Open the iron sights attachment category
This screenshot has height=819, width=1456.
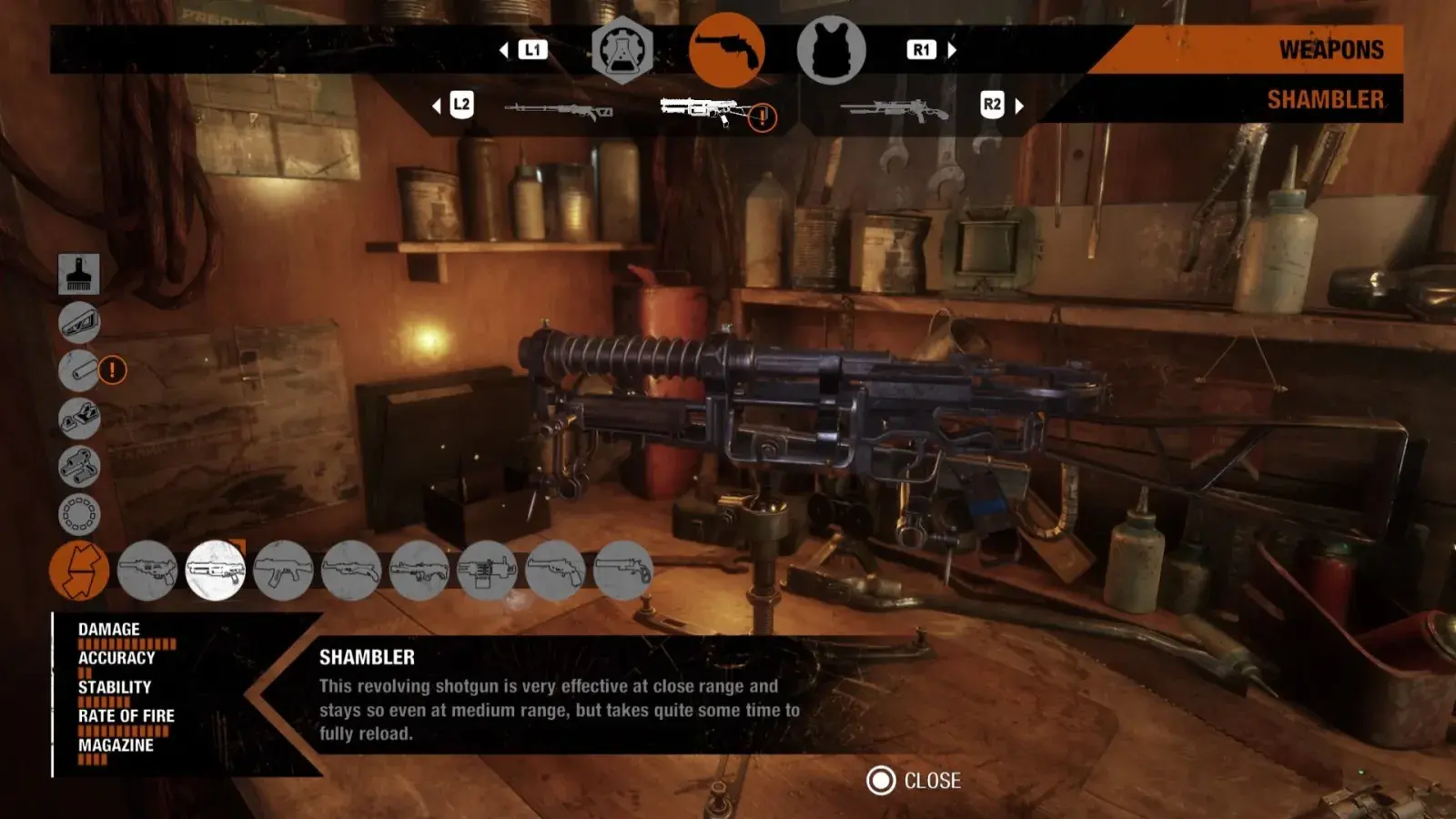pos(79,419)
